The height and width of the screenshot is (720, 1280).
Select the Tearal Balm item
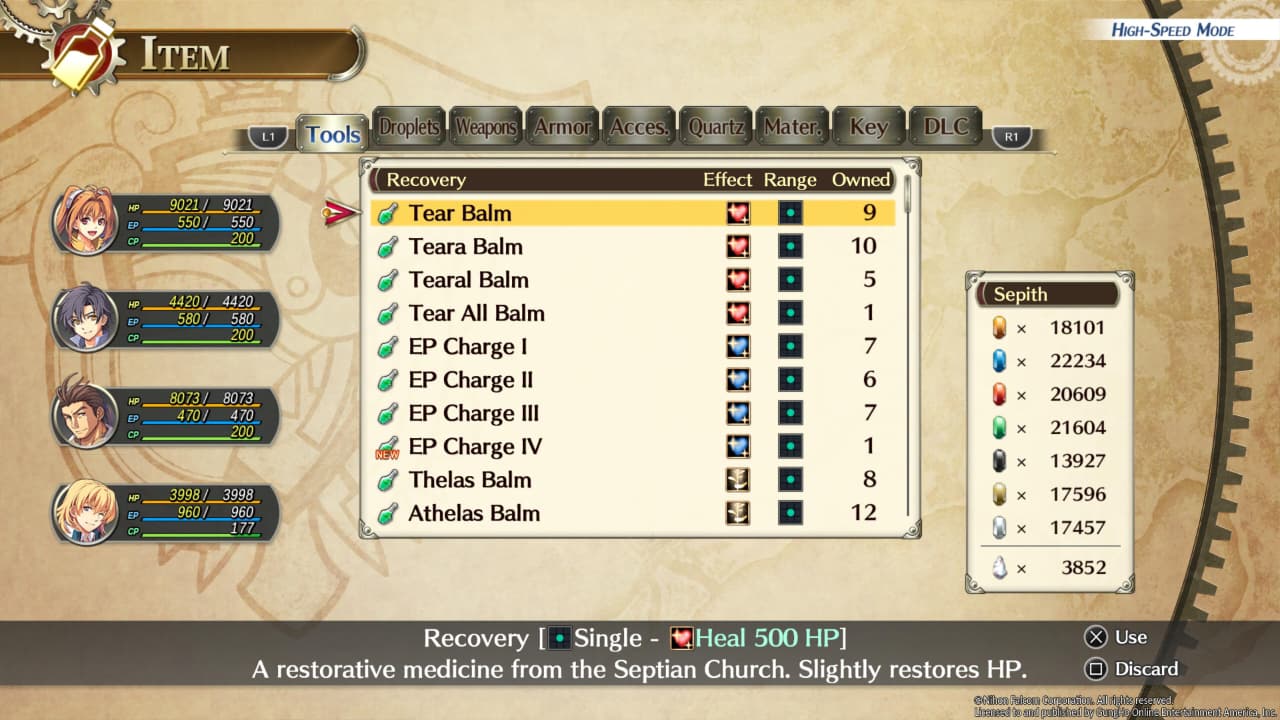(x=468, y=280)
